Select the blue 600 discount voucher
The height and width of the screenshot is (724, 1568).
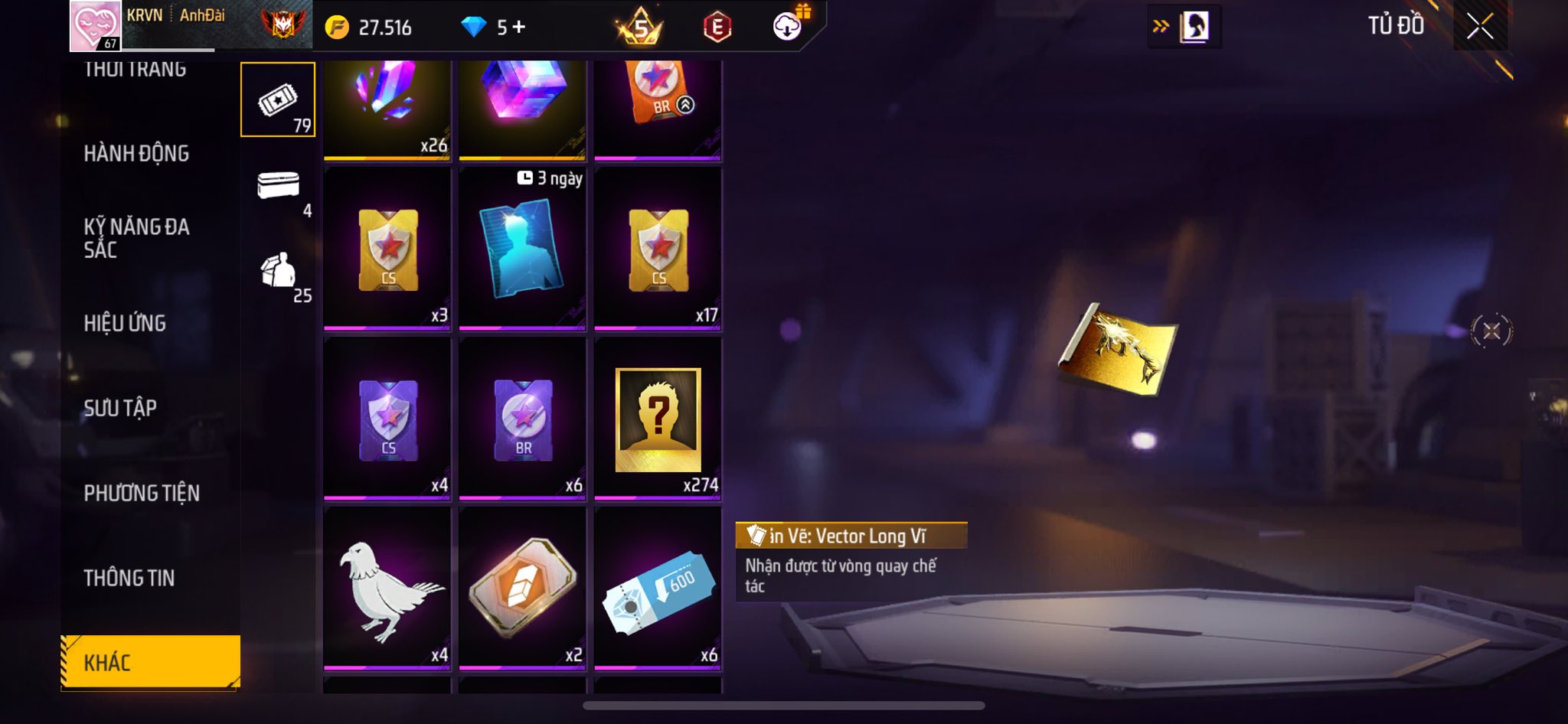[658, 588]
